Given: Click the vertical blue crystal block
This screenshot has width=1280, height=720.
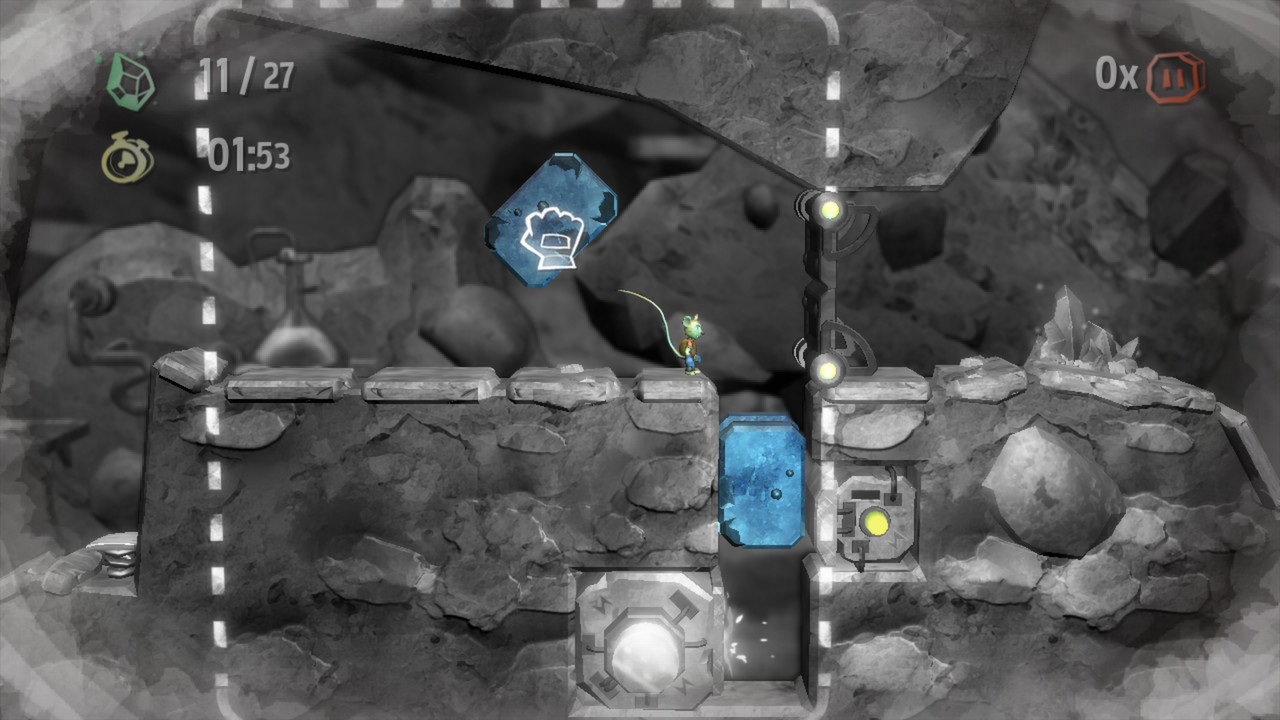Looking at the screenshot, I should pos(763,480).
